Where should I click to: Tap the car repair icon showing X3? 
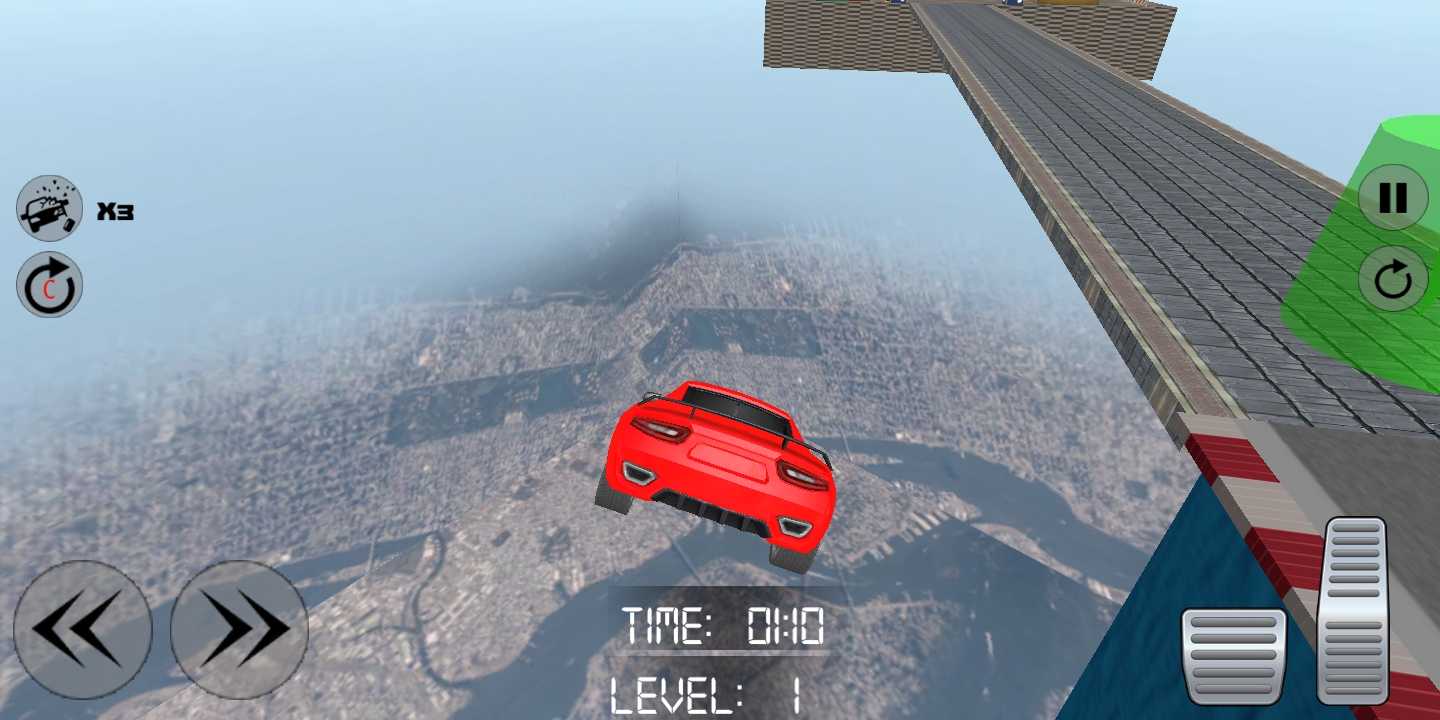pos(49,210)
